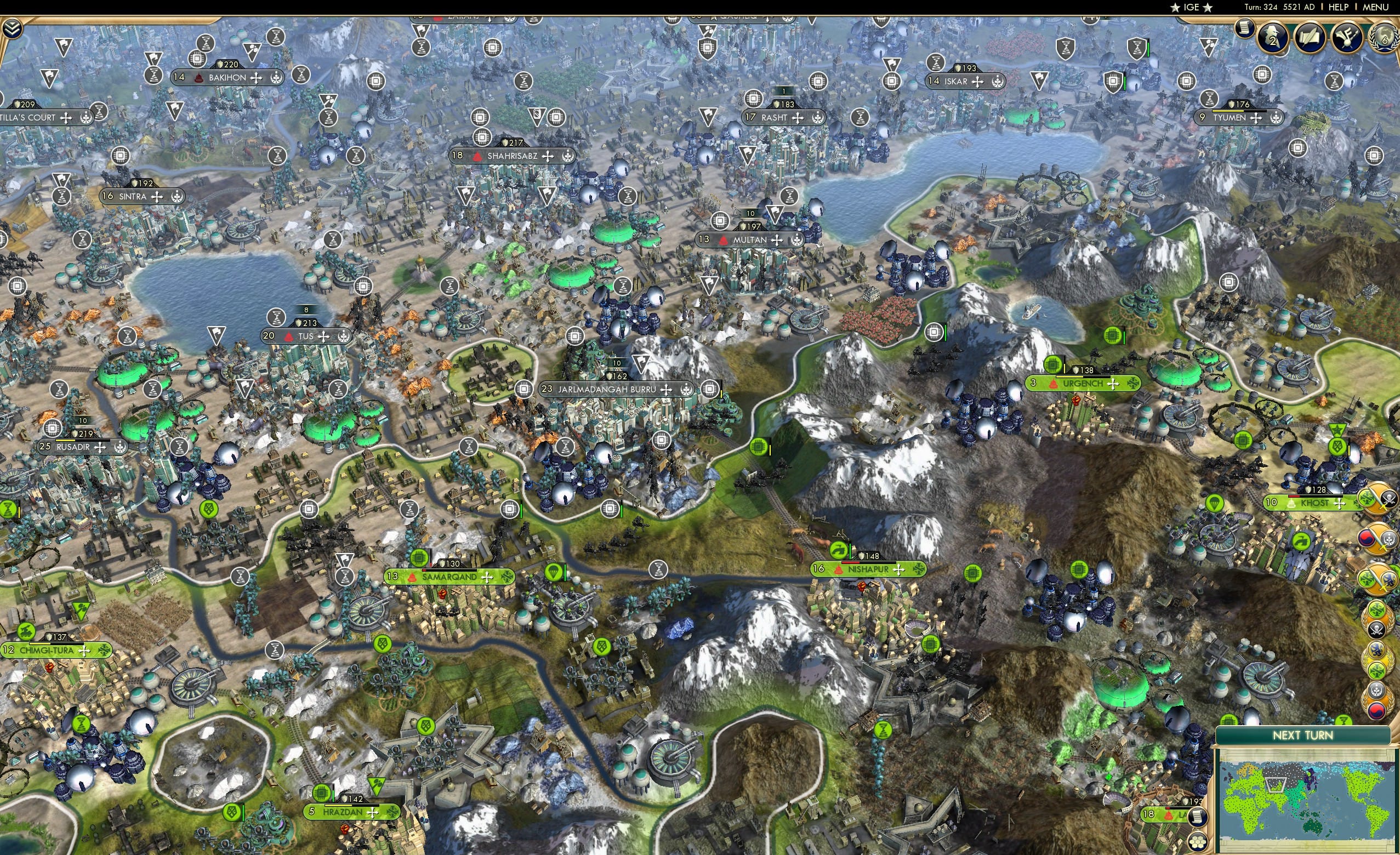The image size is (1400, 855).
Task: Open the Diplomacy overview quill icon
Action: 1310,37
